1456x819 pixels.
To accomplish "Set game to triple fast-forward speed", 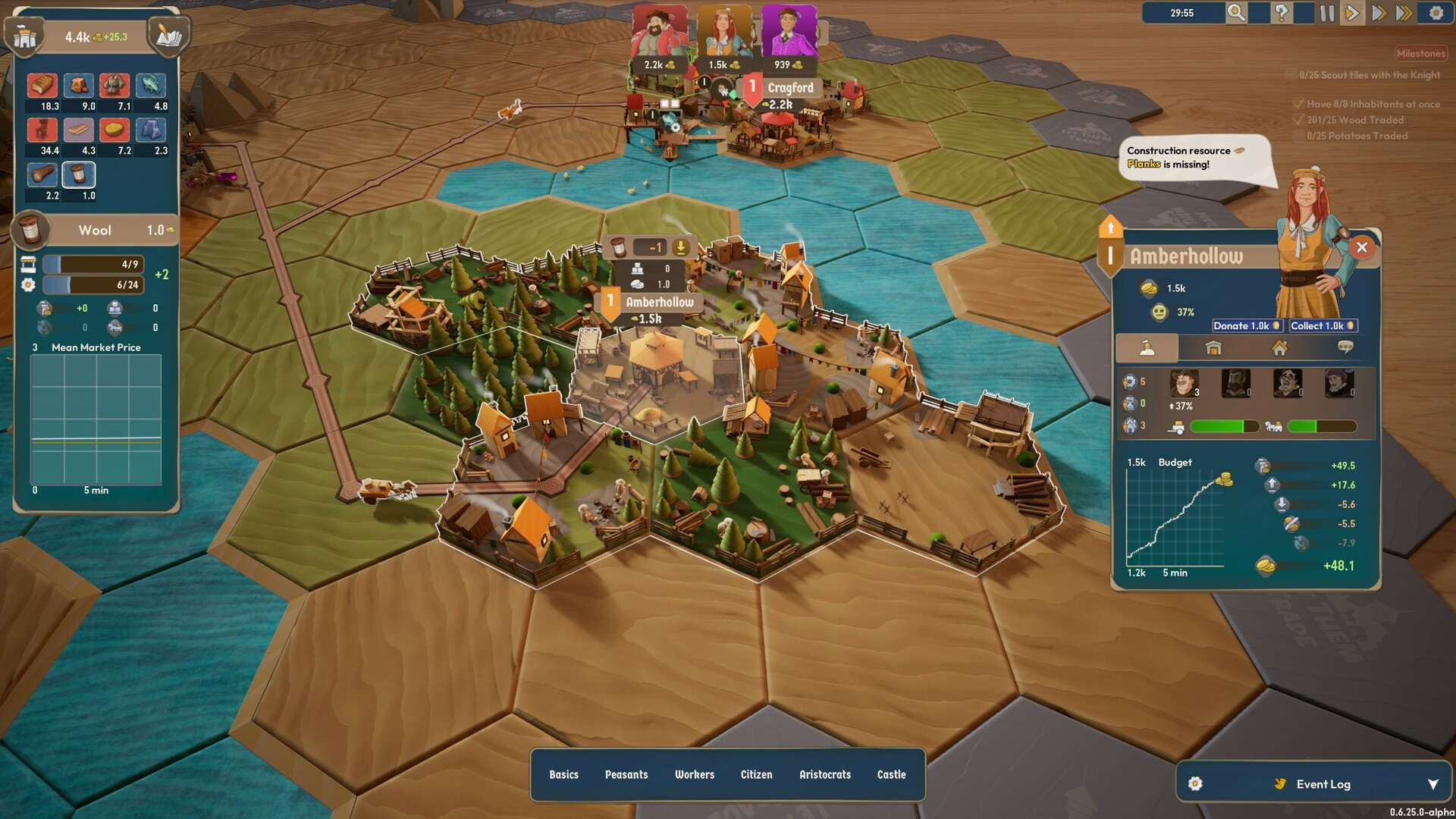I will (1404, 13).
